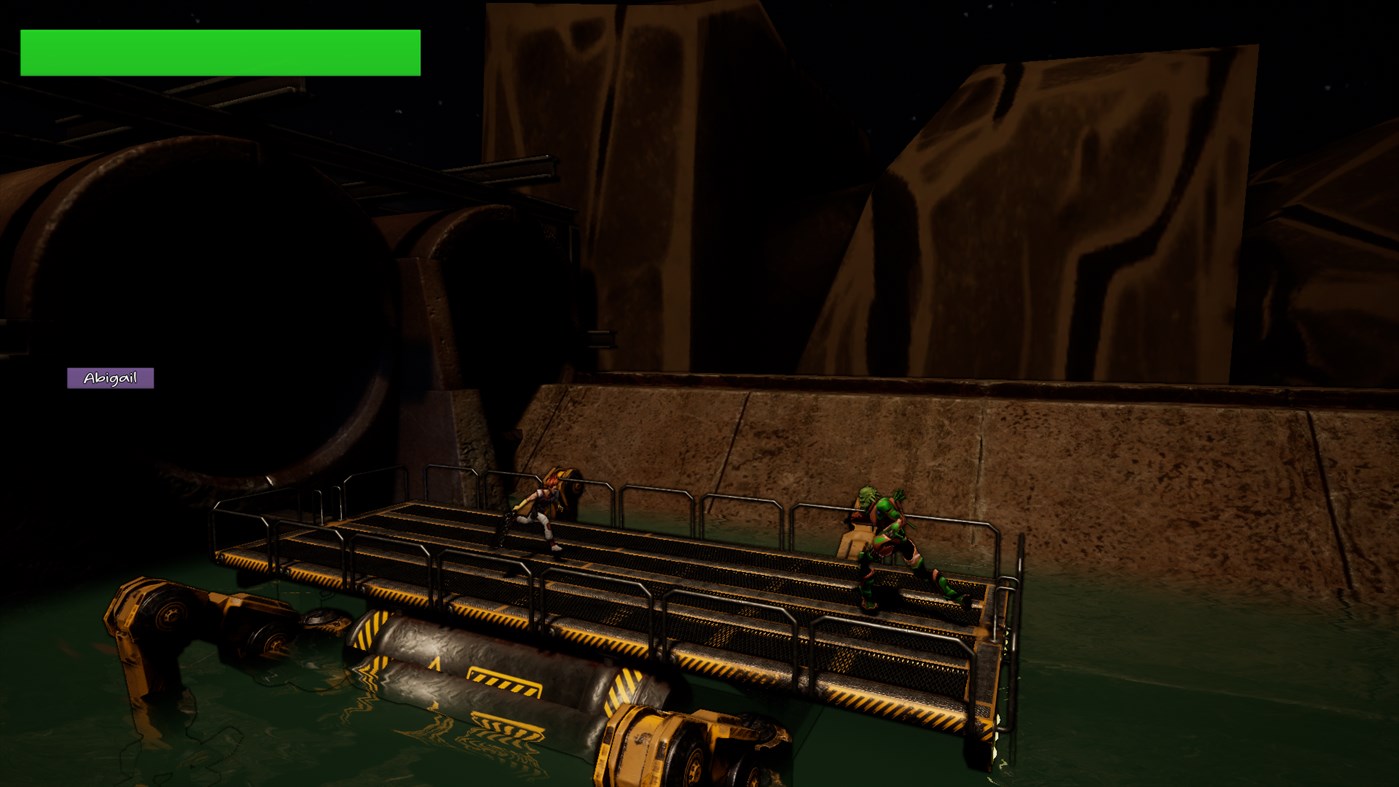Select the left edge of the health bar
Viewport: 1399px width, 787px height.
(x=25, y=52)
